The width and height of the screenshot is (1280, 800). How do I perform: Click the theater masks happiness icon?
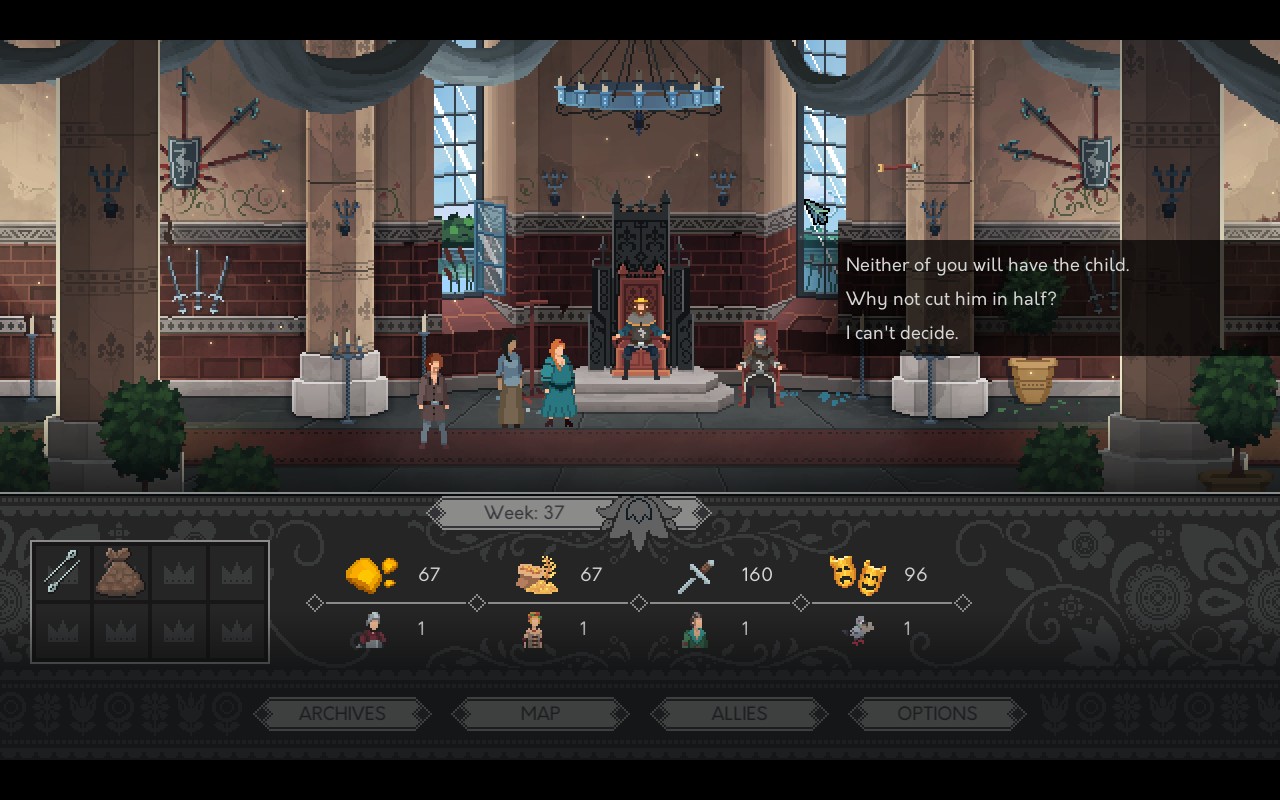857,574
